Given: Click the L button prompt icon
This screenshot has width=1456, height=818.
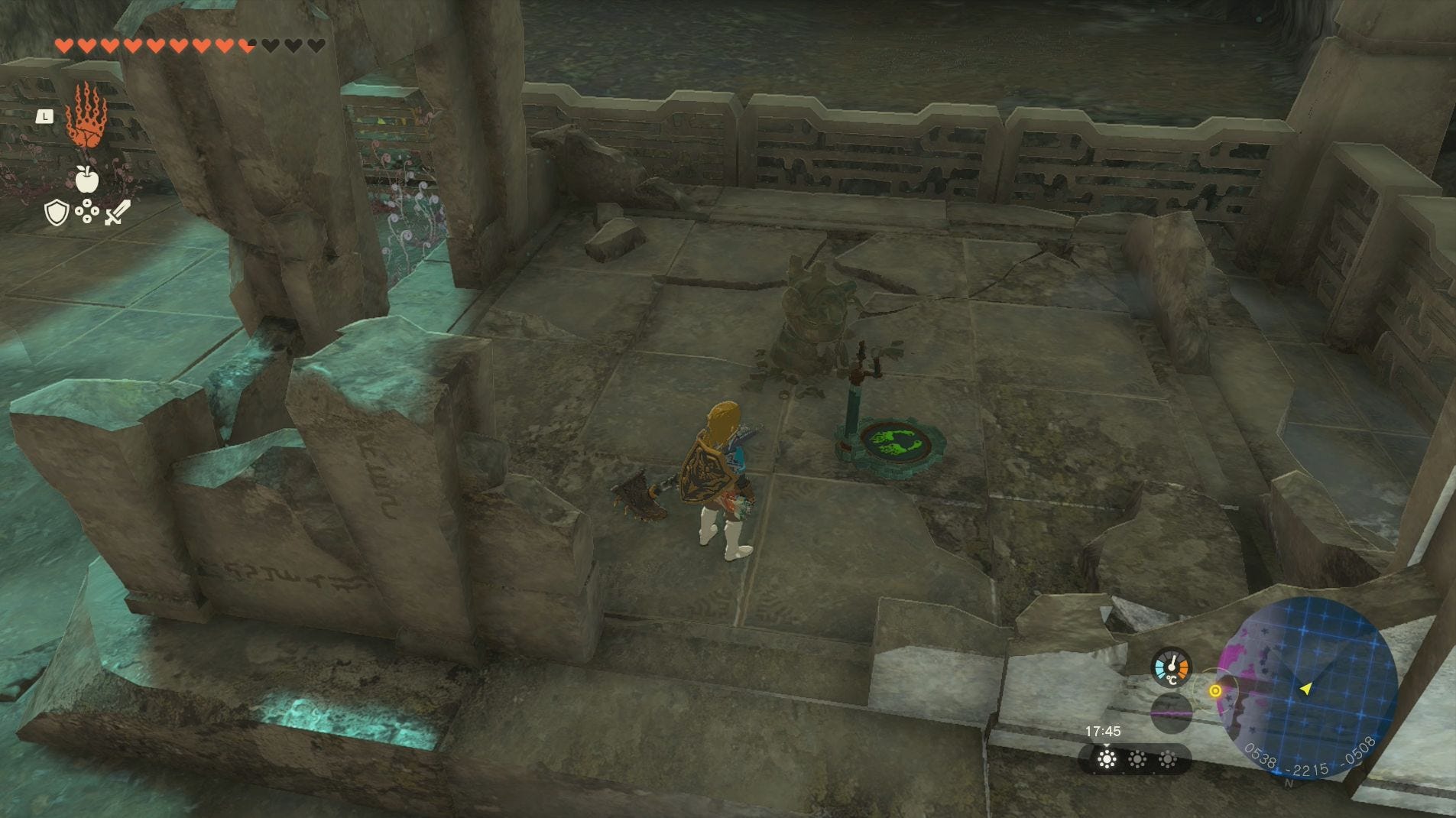Looking at the screenshot, I should click(x=46, y=115).
